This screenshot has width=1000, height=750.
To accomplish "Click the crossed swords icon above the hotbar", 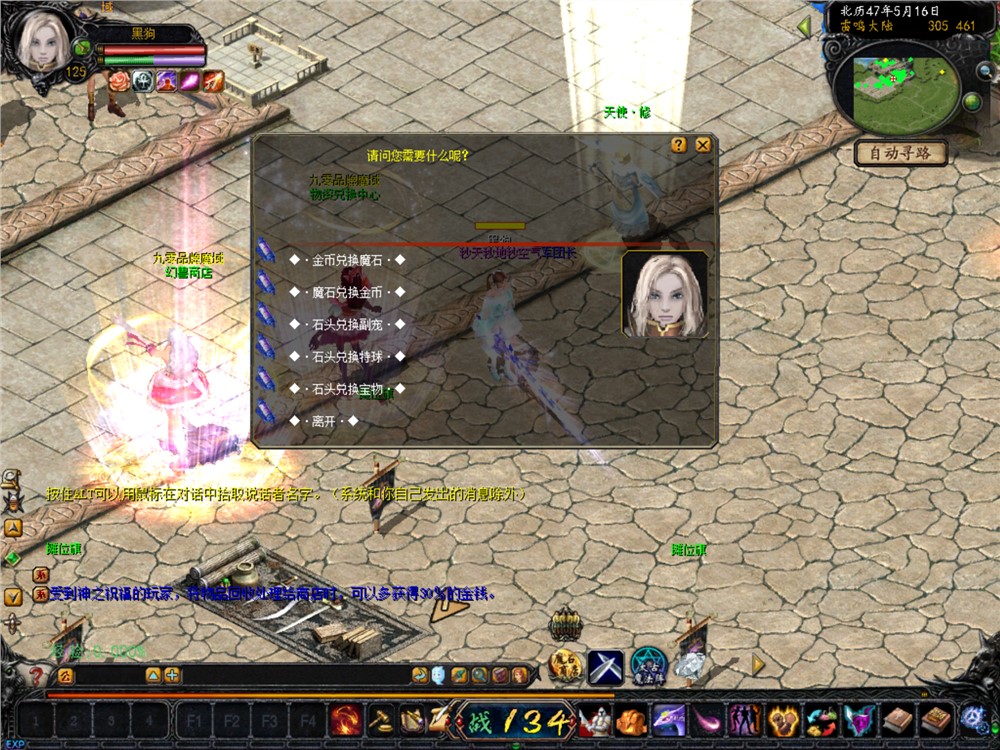I will click(x=605, y=666).
